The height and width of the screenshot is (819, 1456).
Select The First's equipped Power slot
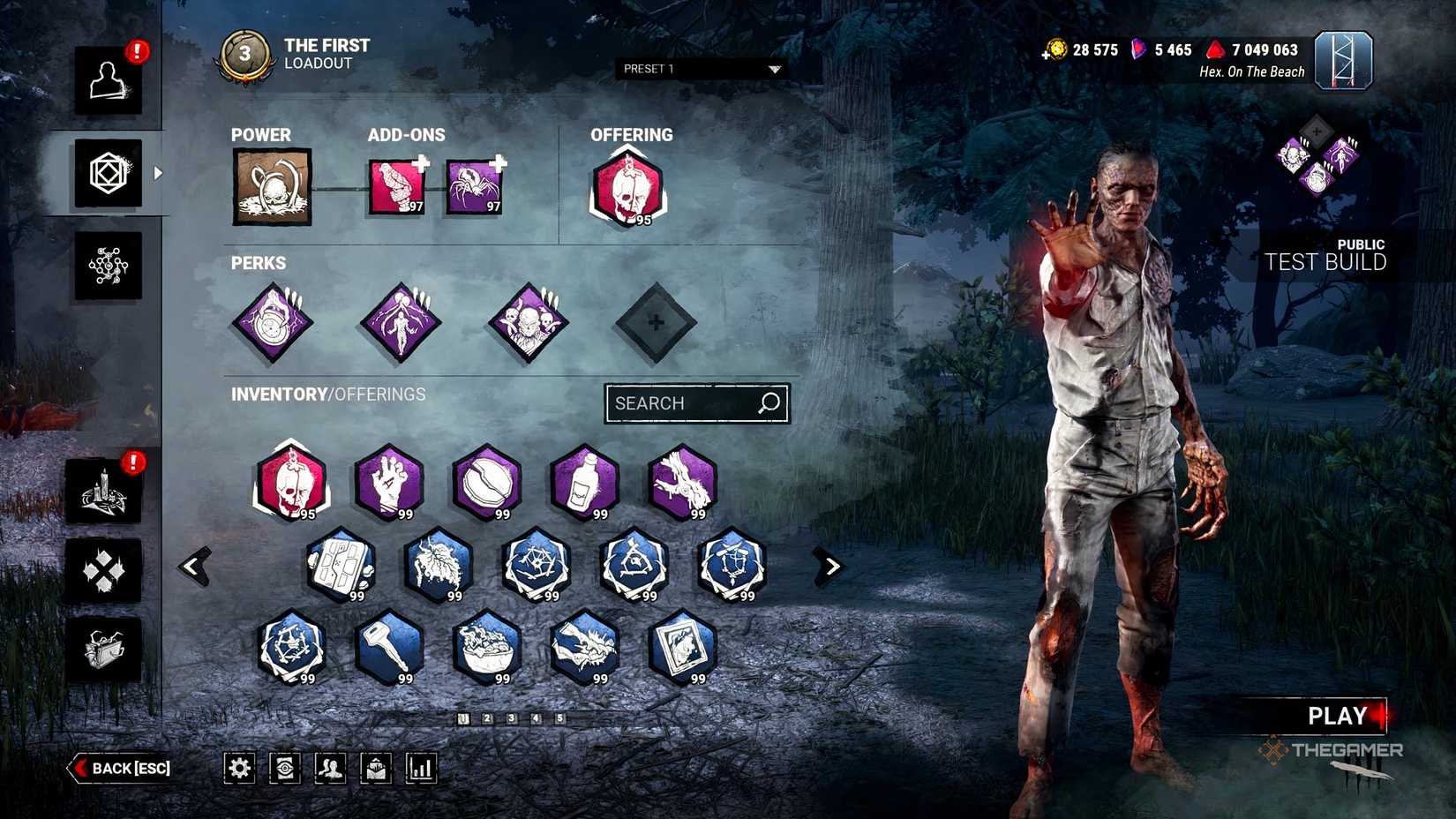pos(271,187)
